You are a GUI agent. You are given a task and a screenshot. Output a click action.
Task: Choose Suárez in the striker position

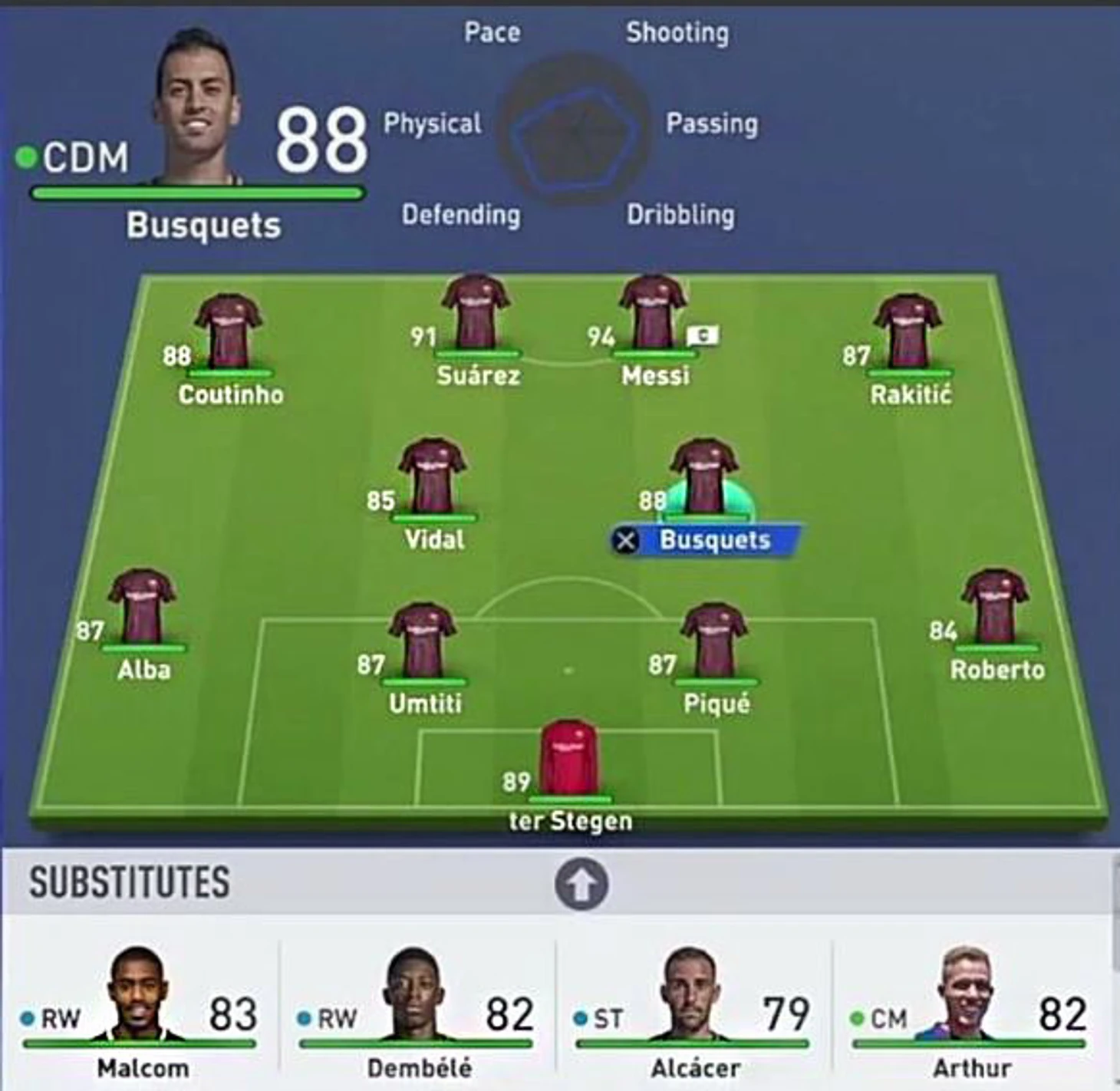[x=476, y=315]
